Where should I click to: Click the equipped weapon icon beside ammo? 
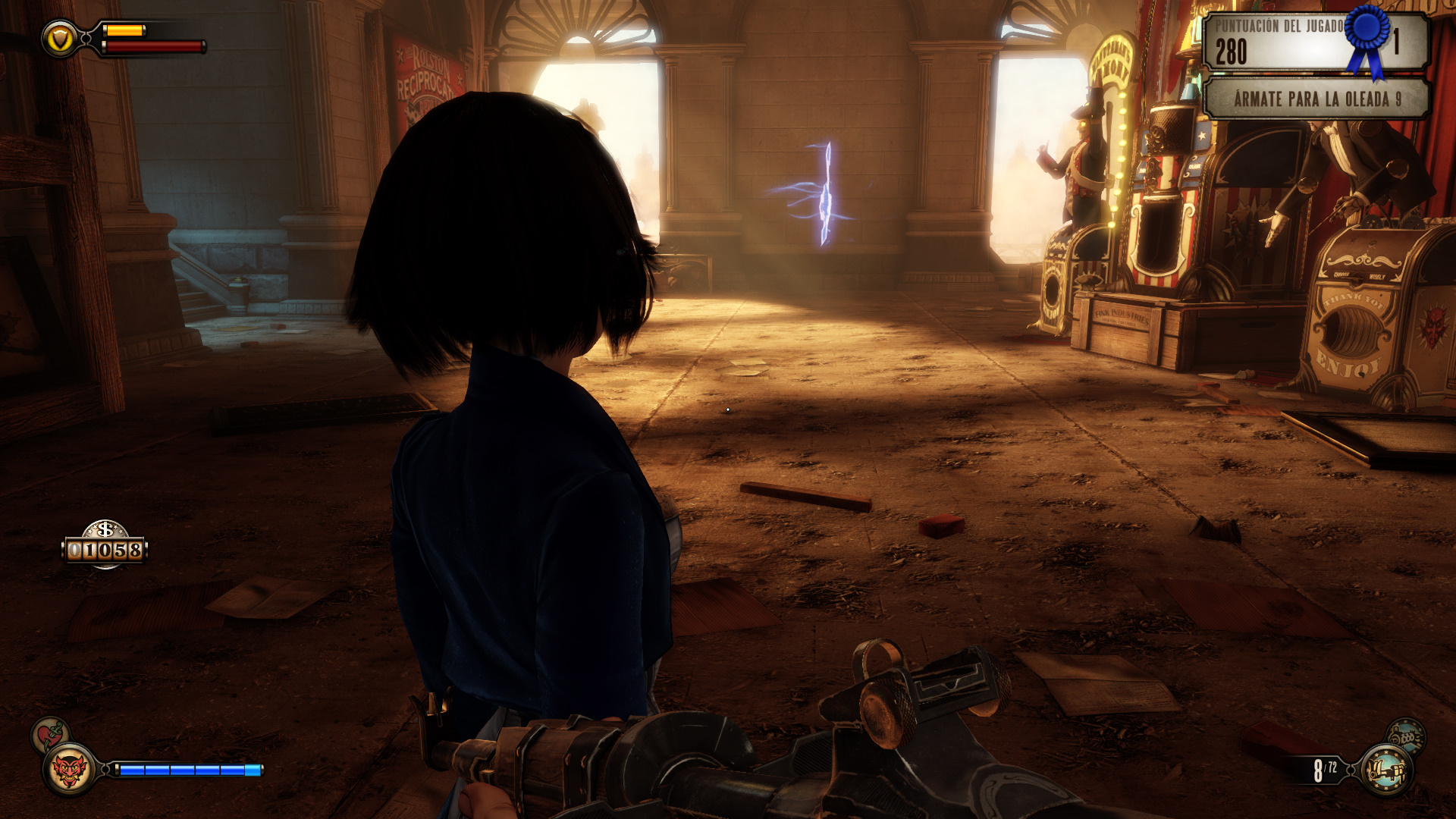(1386, 770)
